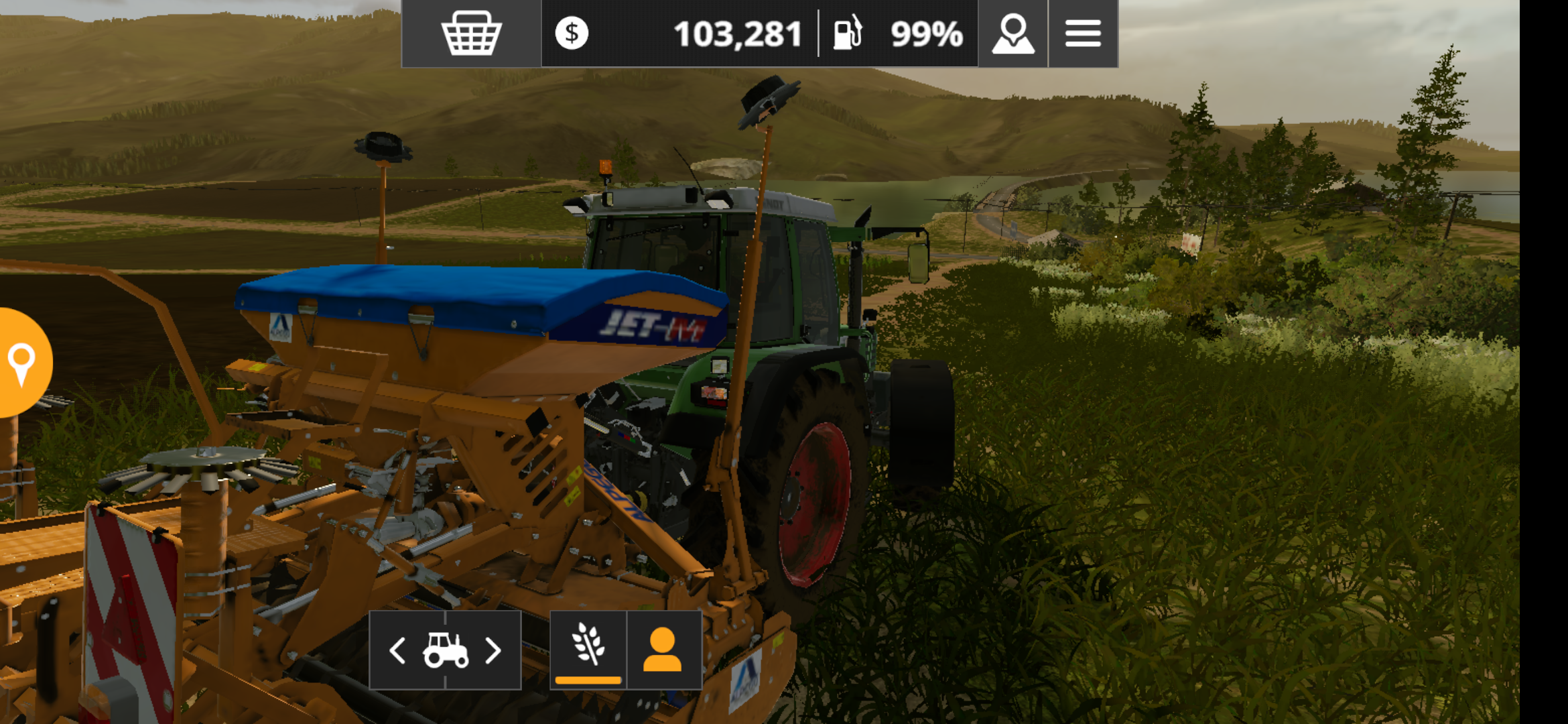Switch to previous vehicle arrow

tap(397, 650)
